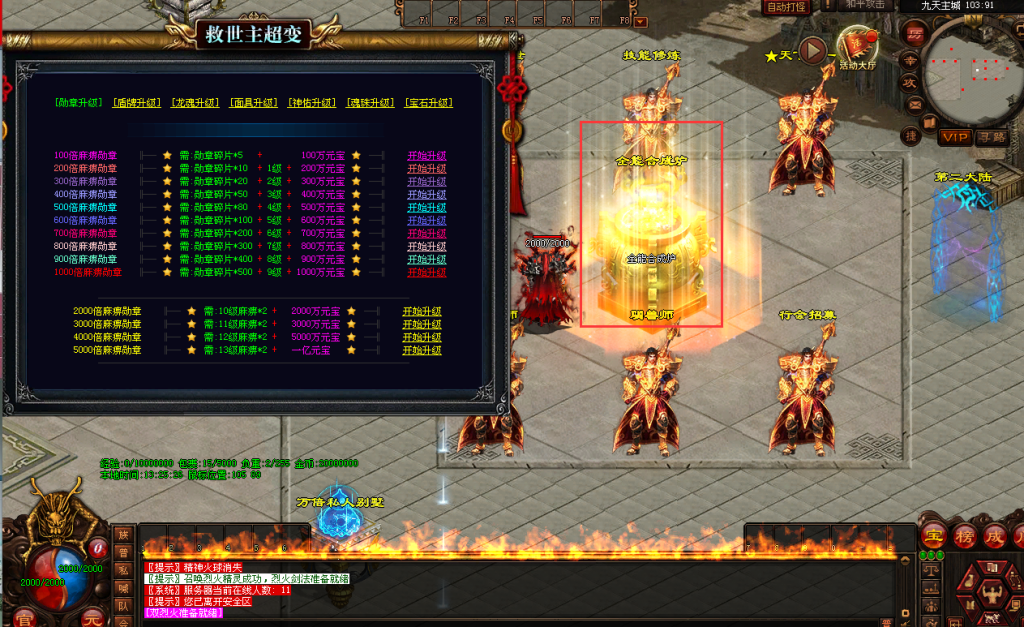Open the 宝石升级 tab

[429, 103]
